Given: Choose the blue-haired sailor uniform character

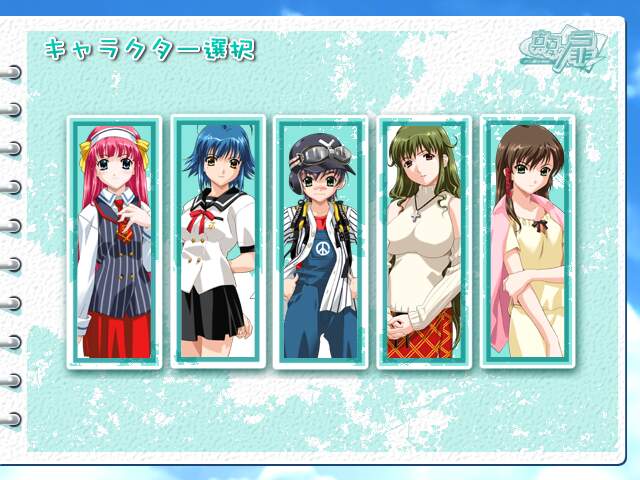Looking at the screenshot, I should click(x=218, y=242).
